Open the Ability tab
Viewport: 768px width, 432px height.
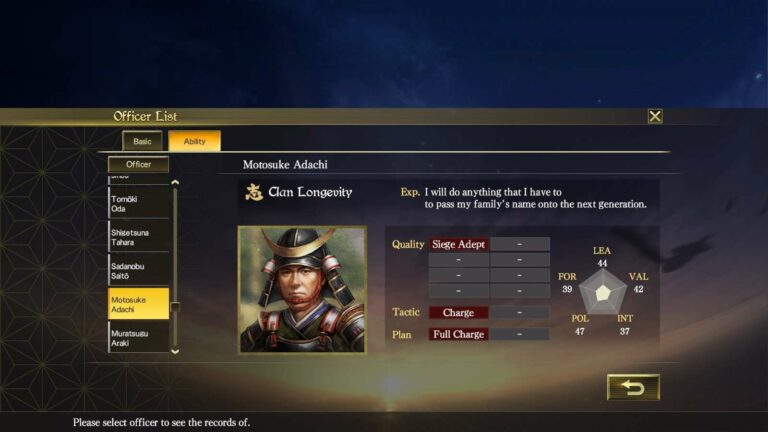(194, 141)
